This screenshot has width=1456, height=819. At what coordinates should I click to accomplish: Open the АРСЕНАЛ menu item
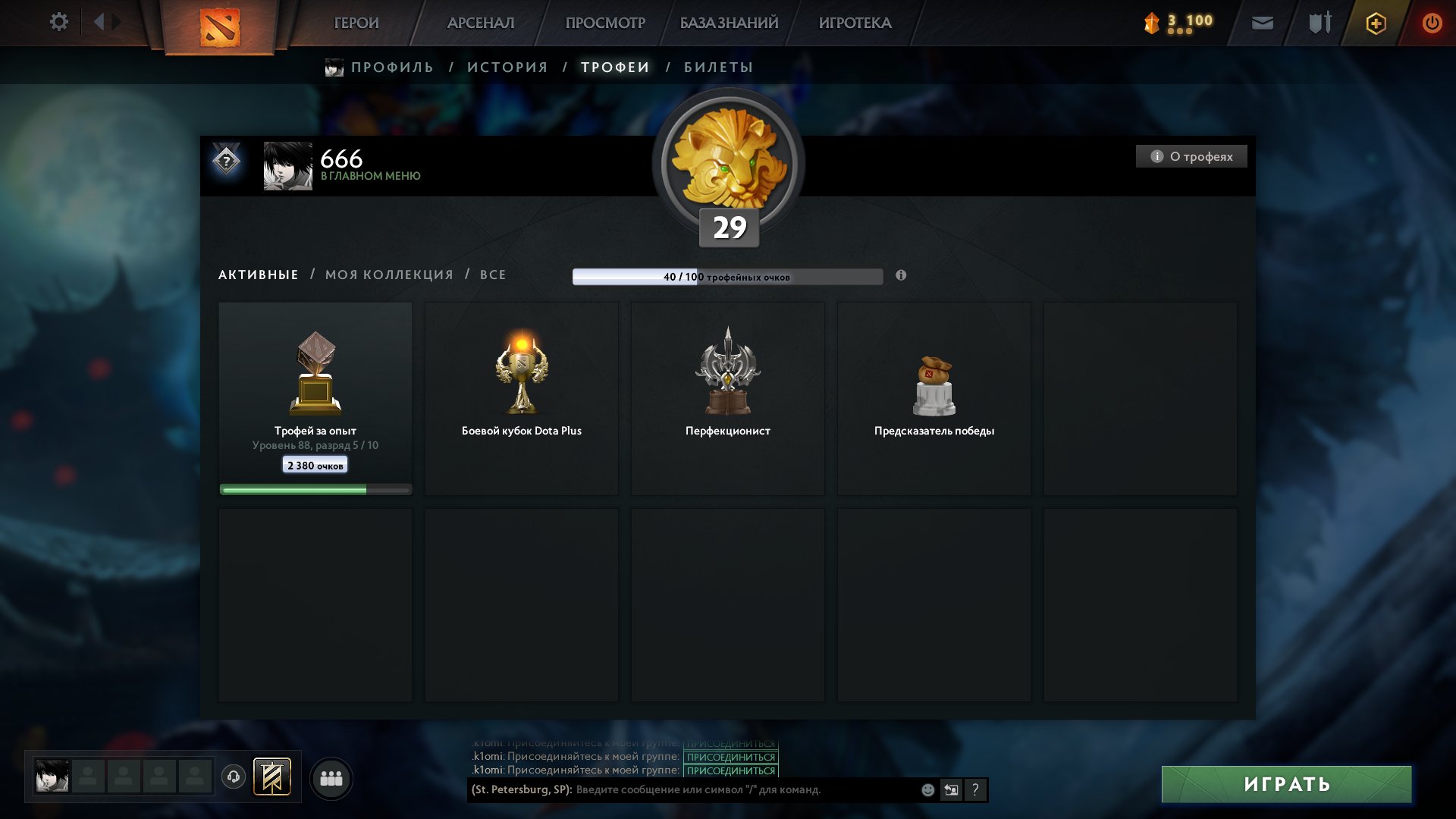click(480, 23)
